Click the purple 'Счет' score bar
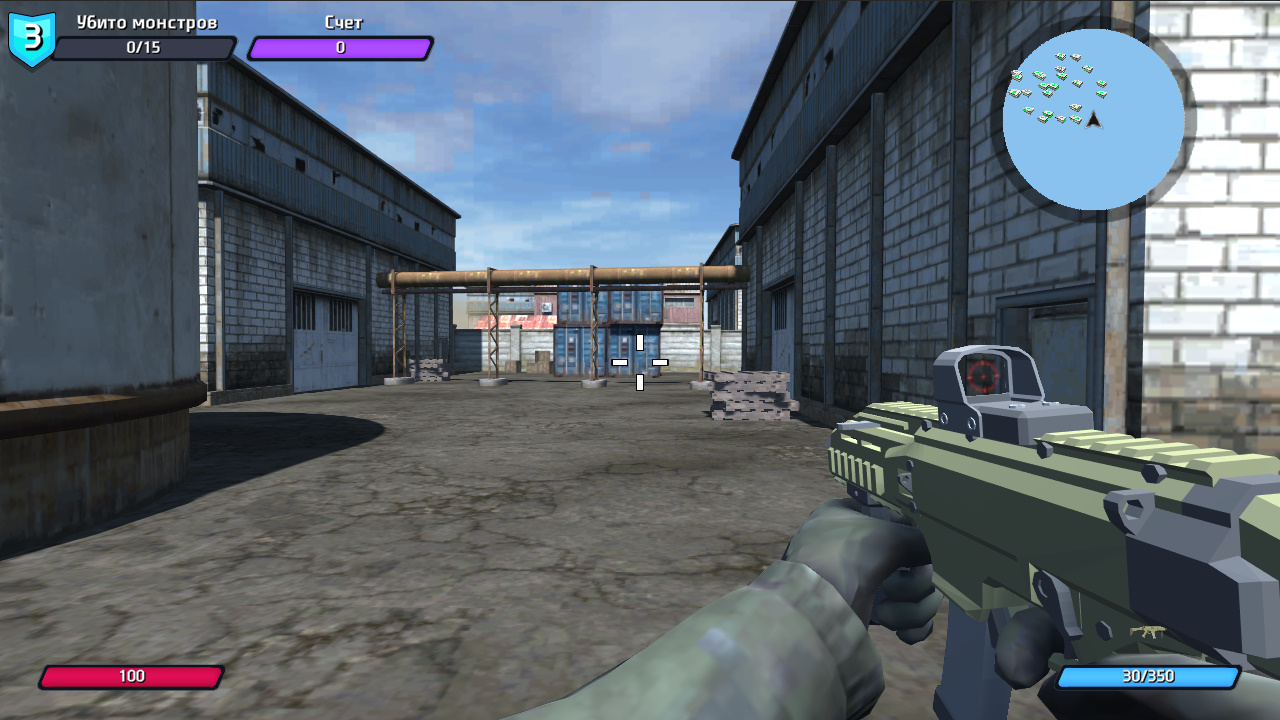1280x720 pixels. click(x=340, y=47)
